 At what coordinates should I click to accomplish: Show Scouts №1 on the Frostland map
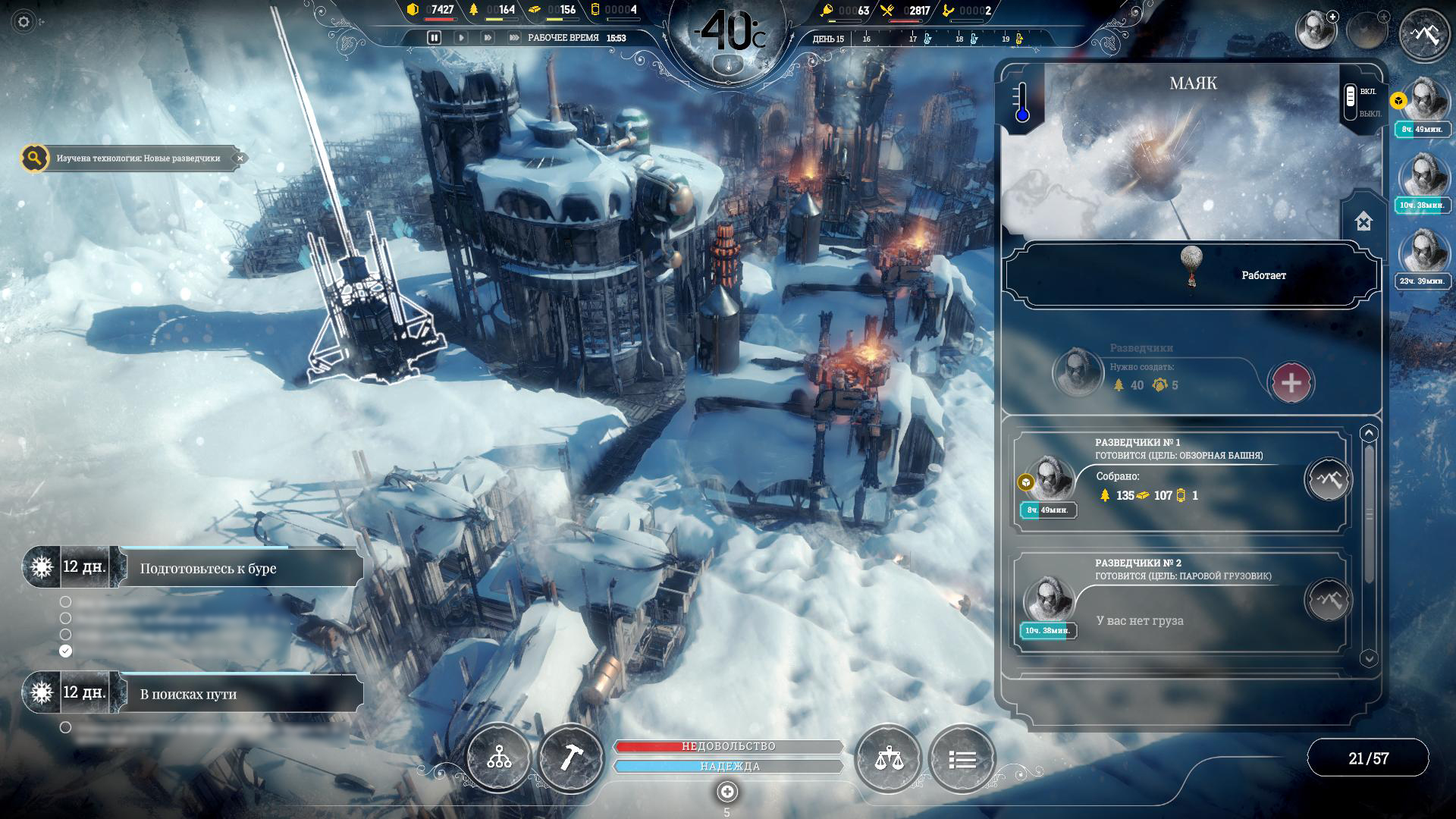pyautogui.click(x=1328, y=479)
